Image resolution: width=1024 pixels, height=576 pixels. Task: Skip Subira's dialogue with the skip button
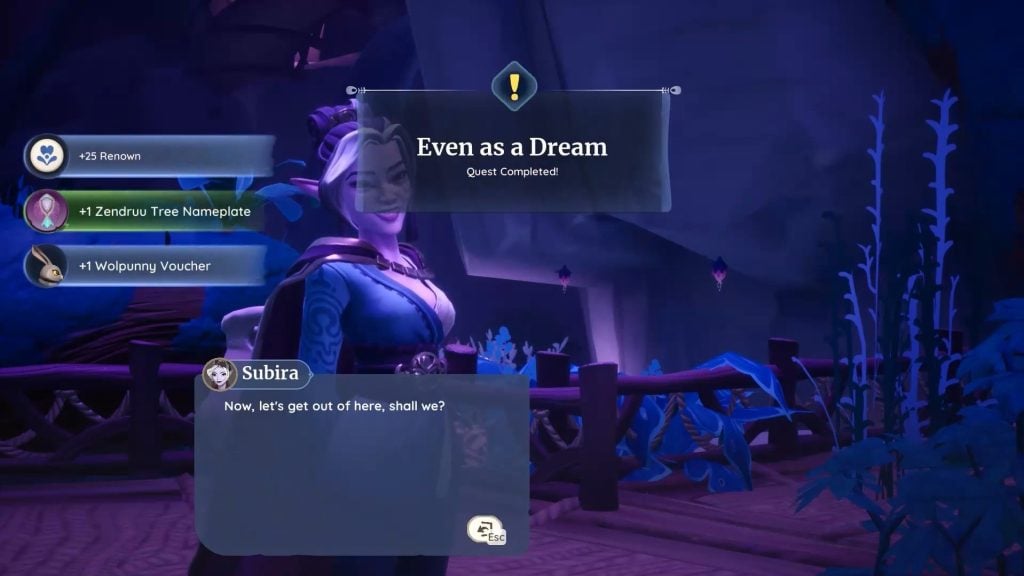click(x=486, y=530)
